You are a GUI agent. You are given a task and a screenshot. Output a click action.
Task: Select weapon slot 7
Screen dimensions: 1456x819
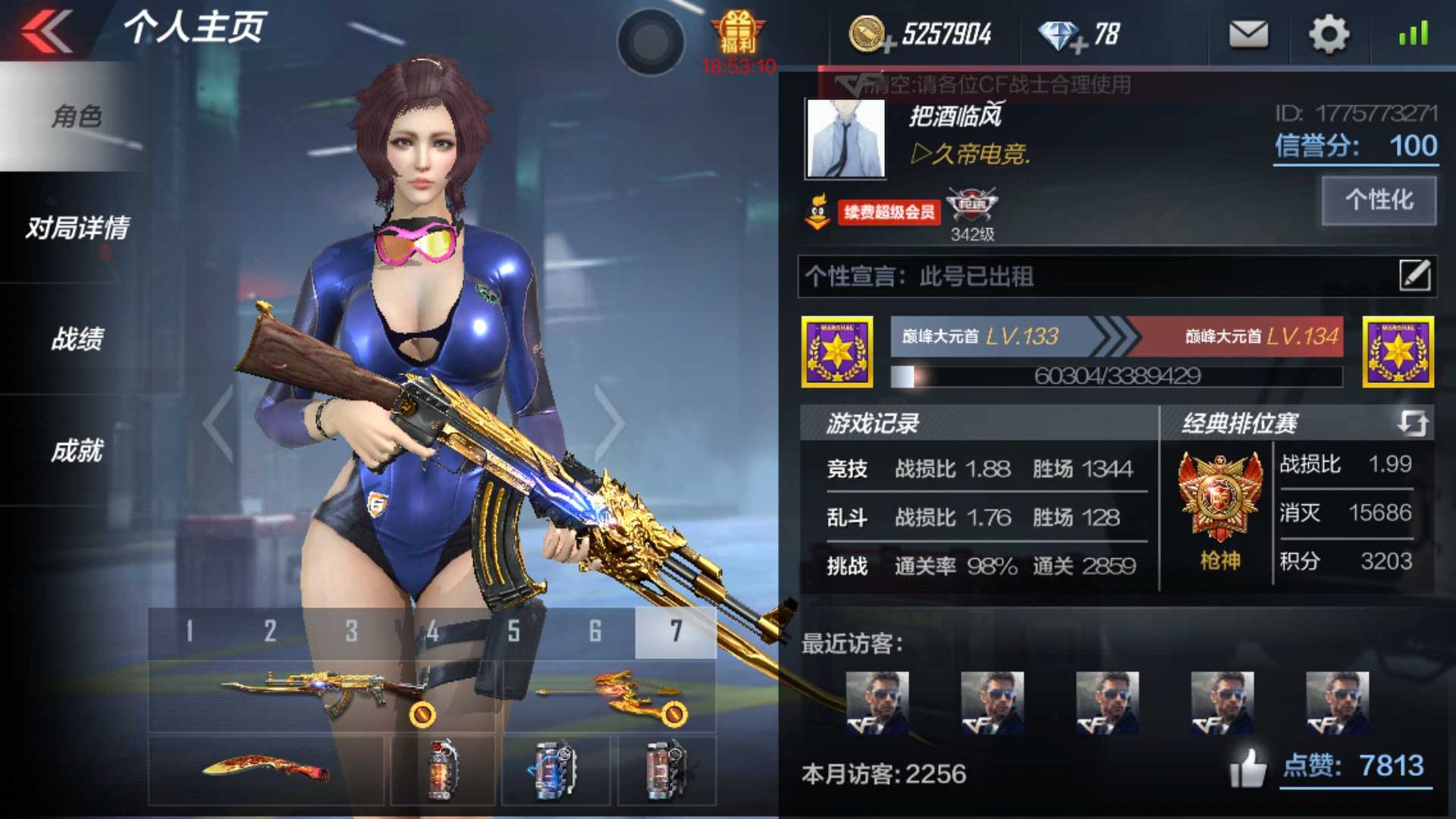coord(676,629)
